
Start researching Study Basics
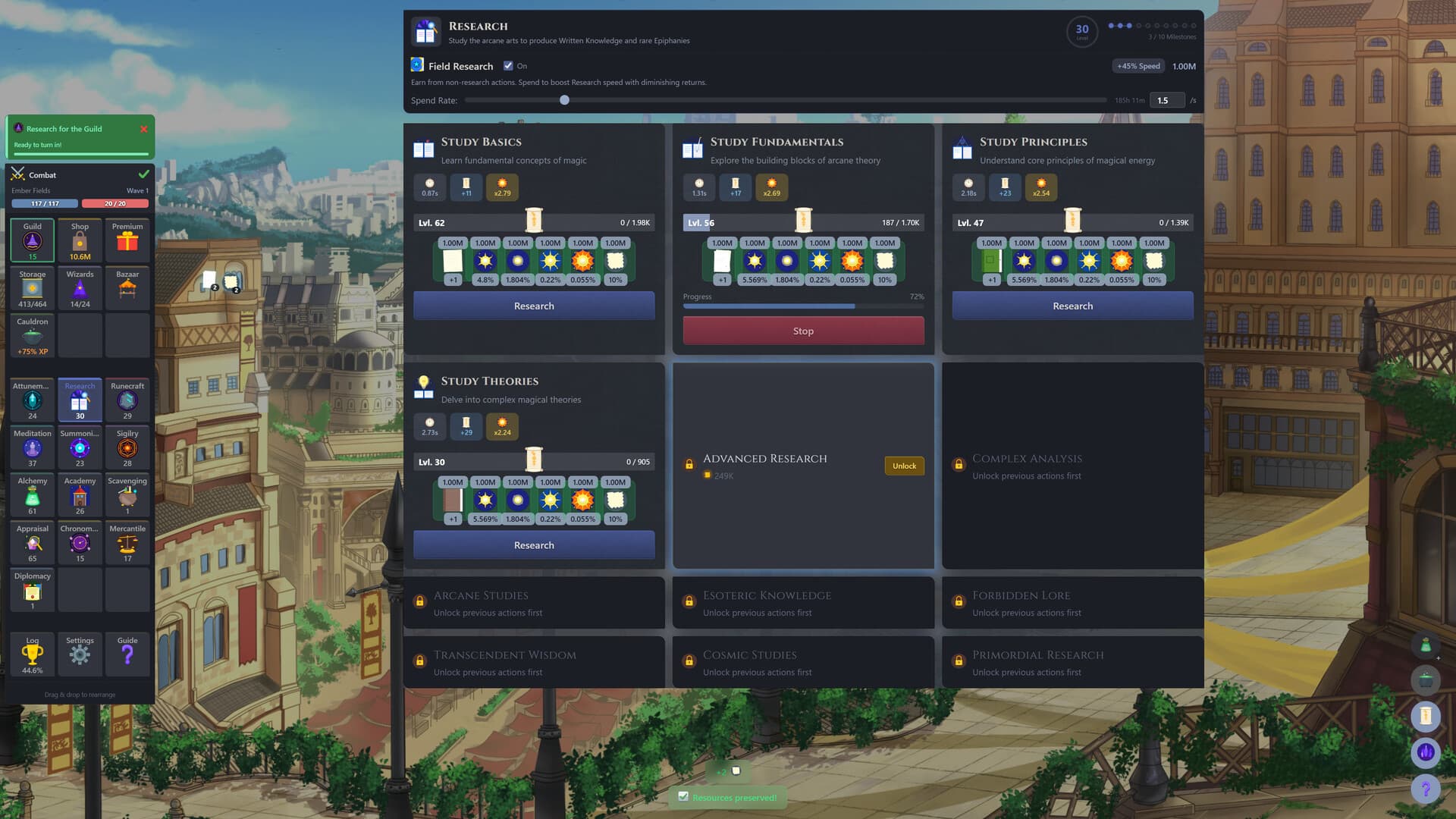(x=533, y=306)
